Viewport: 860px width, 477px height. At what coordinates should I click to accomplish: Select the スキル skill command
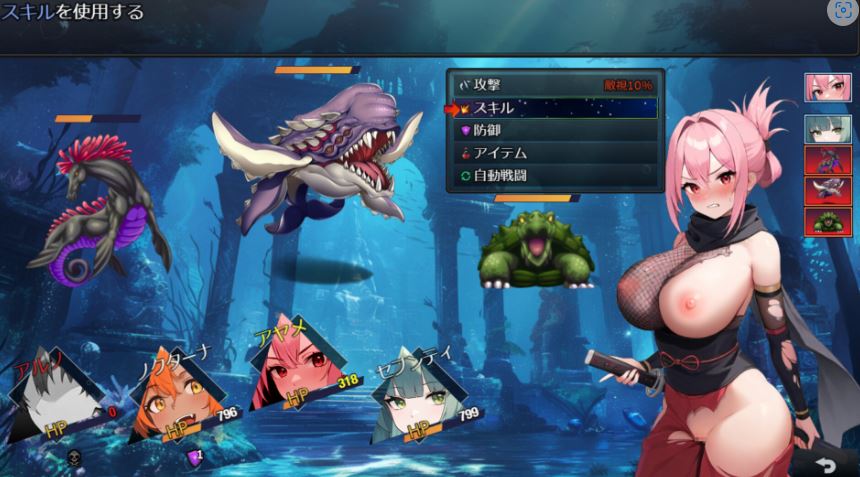[554, 108]
